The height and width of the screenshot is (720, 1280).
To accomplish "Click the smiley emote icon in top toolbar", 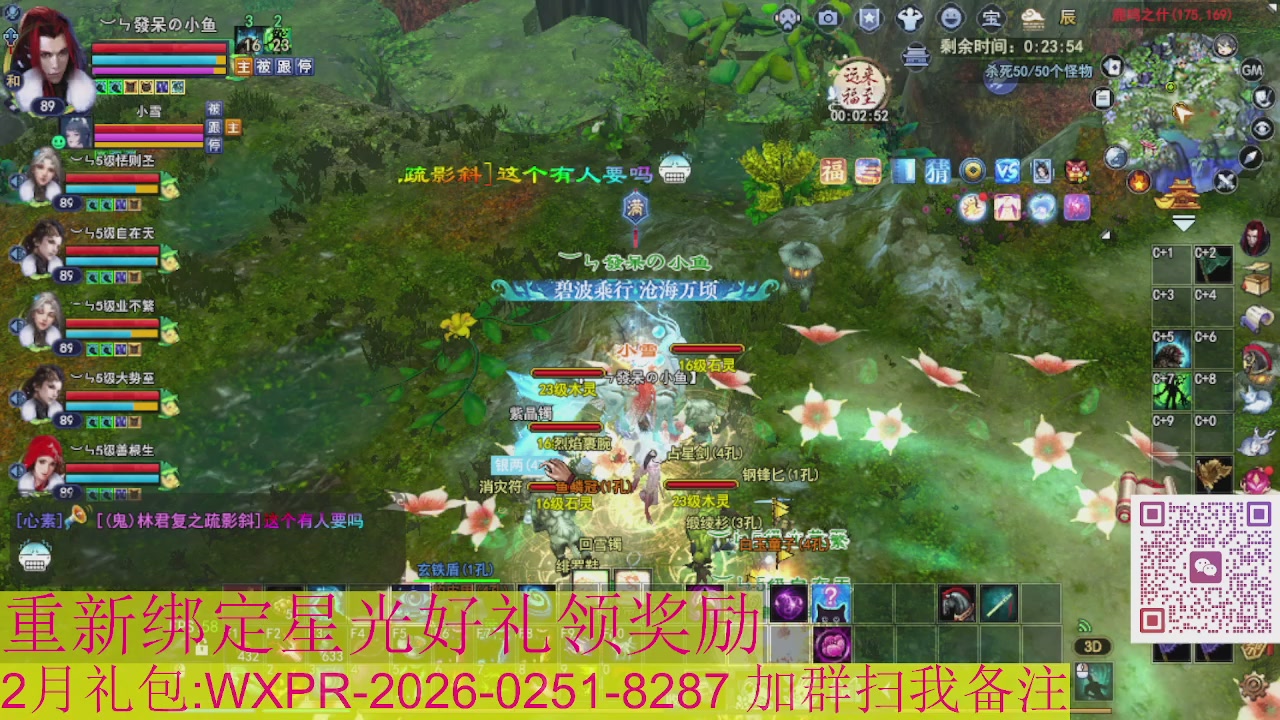I will click(950, 18).
